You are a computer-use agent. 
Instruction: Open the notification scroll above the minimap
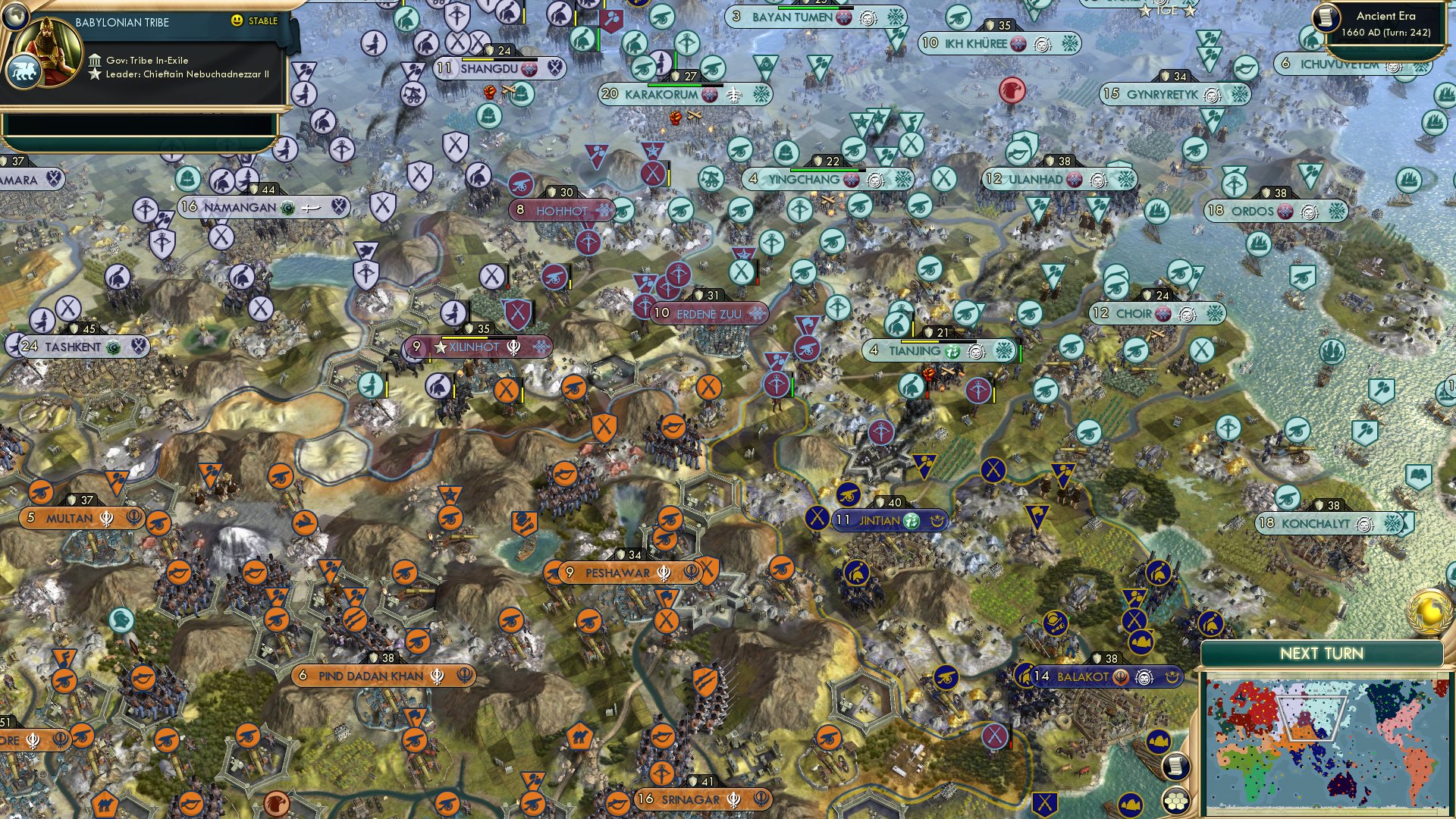(x=1176, y=766)
